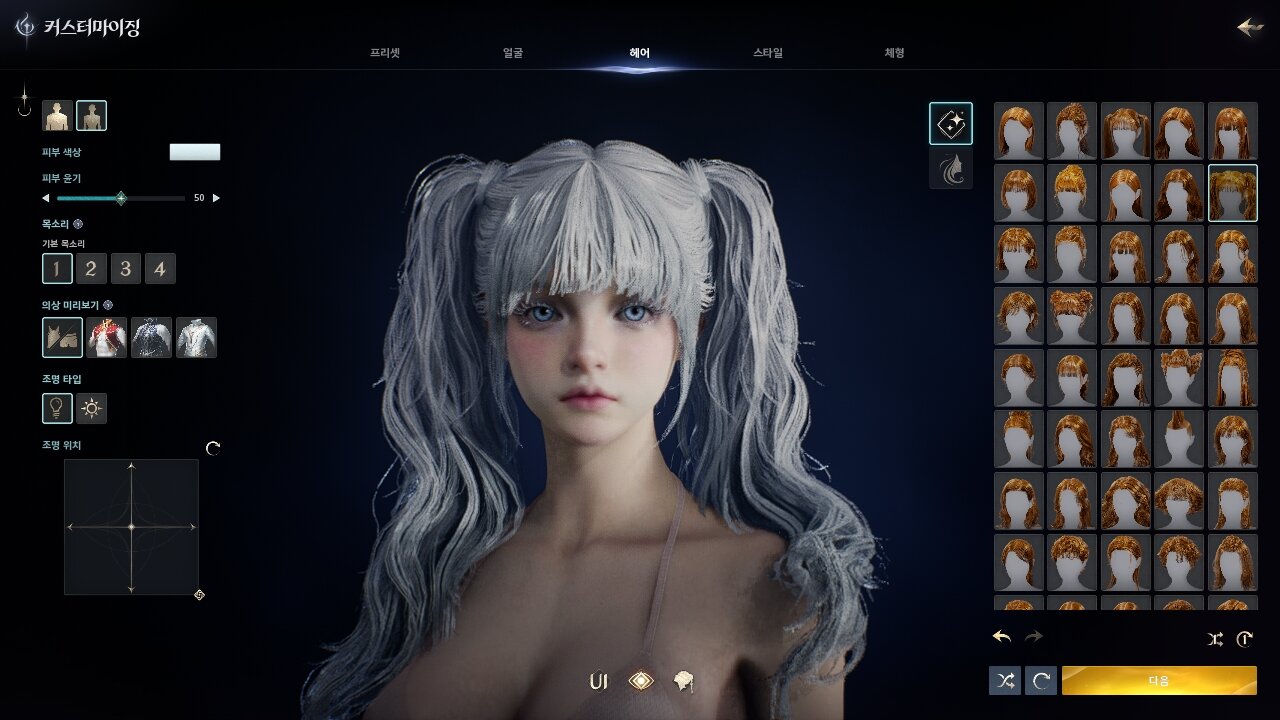The image size is (1280, 720).
Task: Preview the red outfit costume
Action: click(107, 338)
